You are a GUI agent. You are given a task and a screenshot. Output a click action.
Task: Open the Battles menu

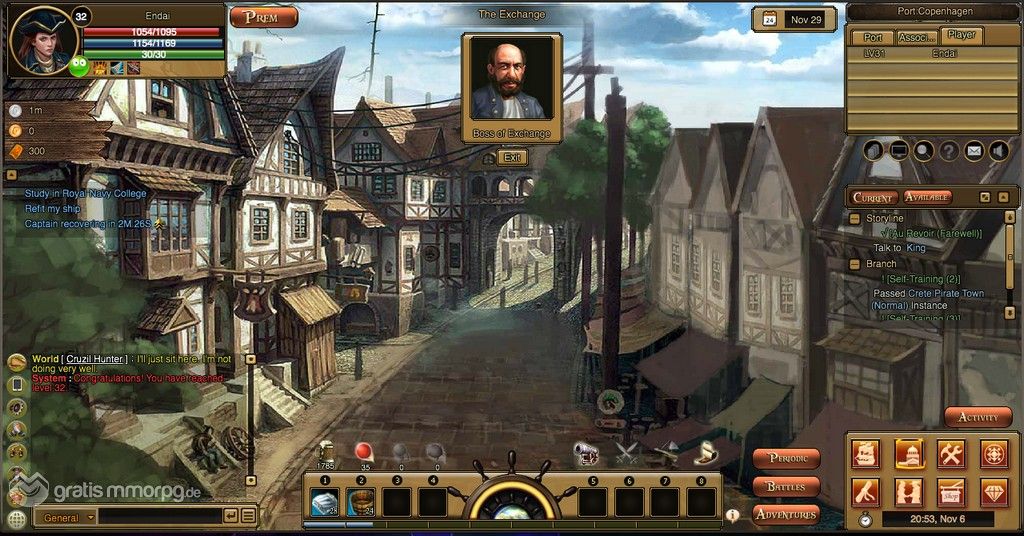coord(786,487)
